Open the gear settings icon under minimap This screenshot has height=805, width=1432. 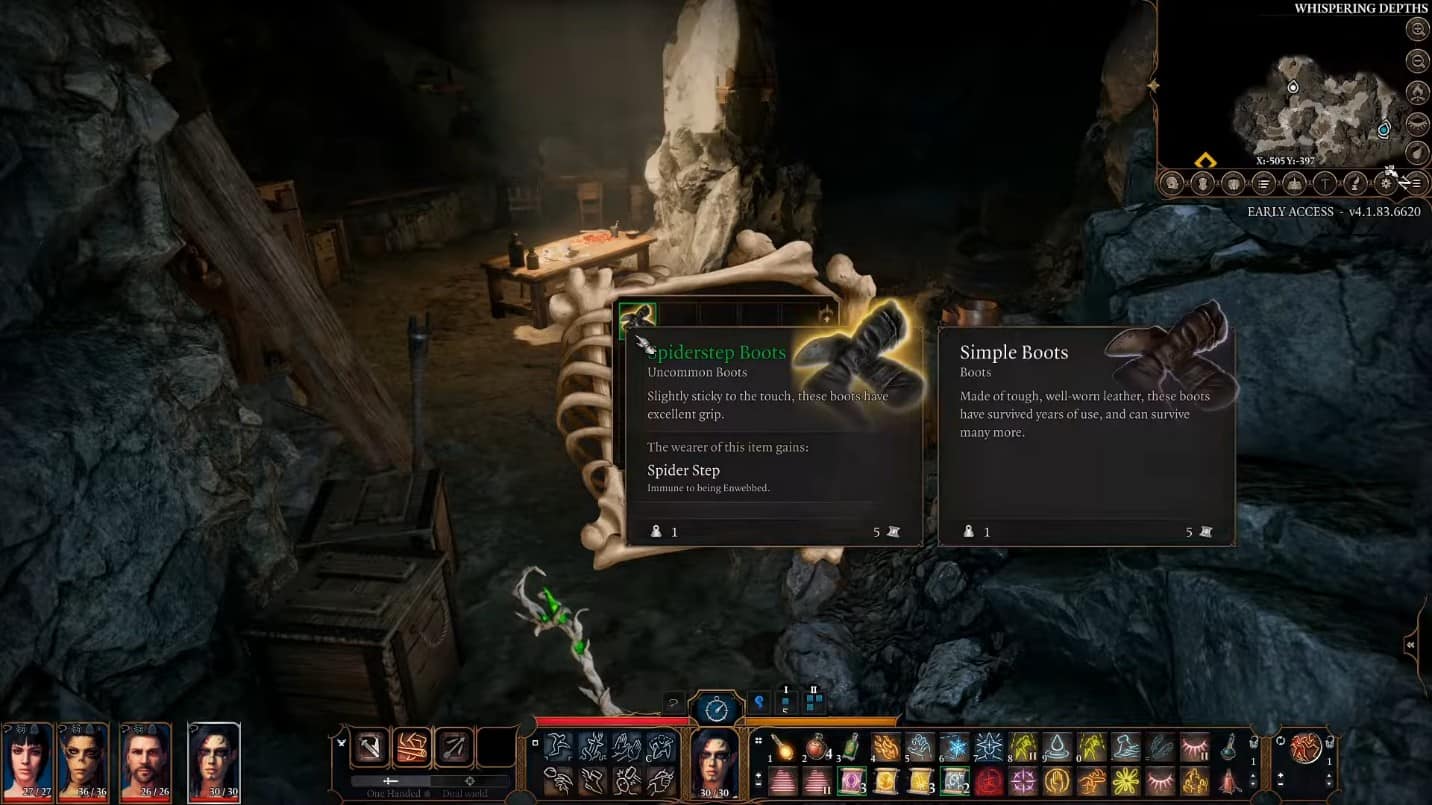1386,184
